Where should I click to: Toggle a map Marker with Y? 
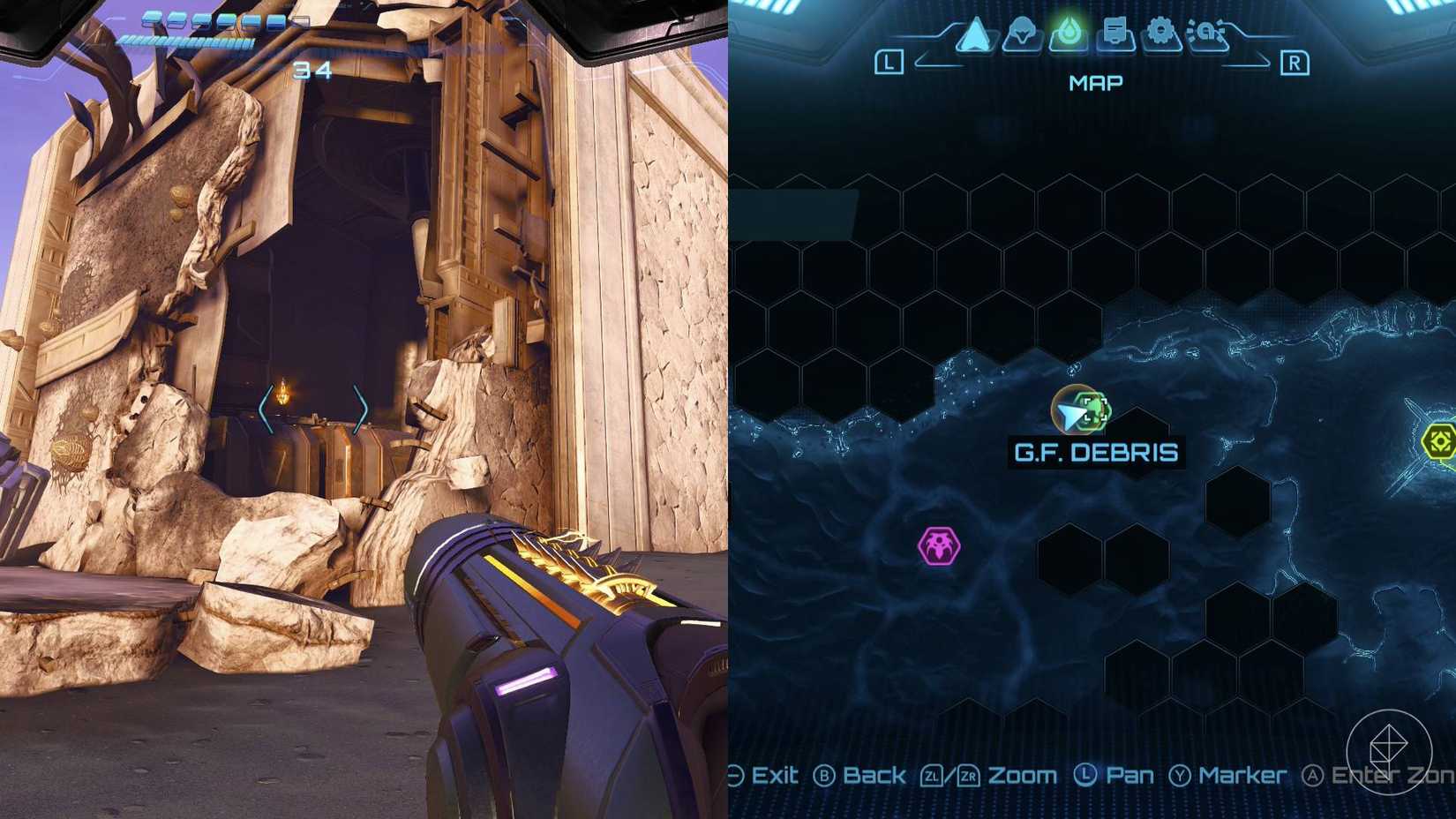click(1243, 775)
